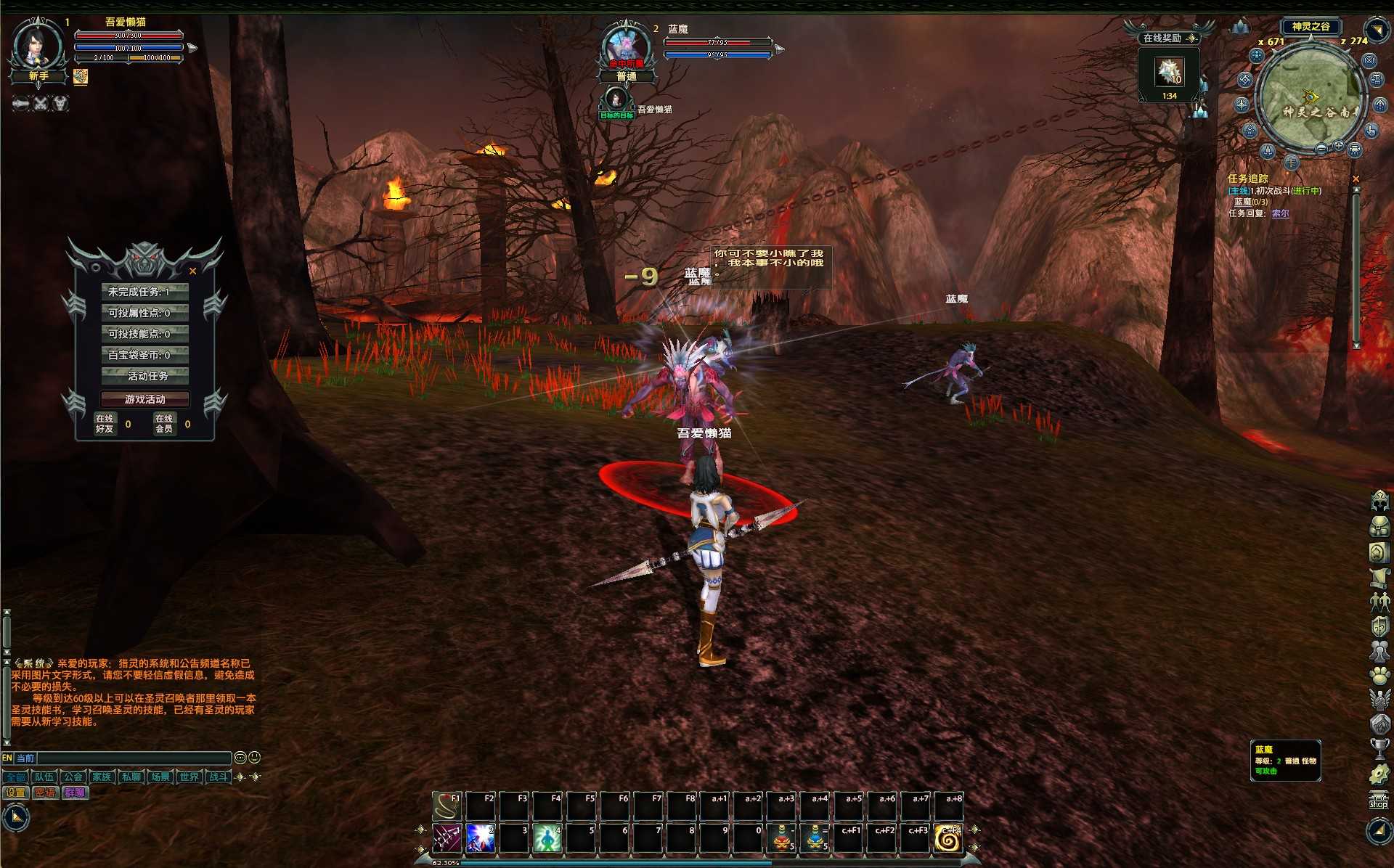
Task: Zoom out the minimap with minus button
Action: [1321, 149]
